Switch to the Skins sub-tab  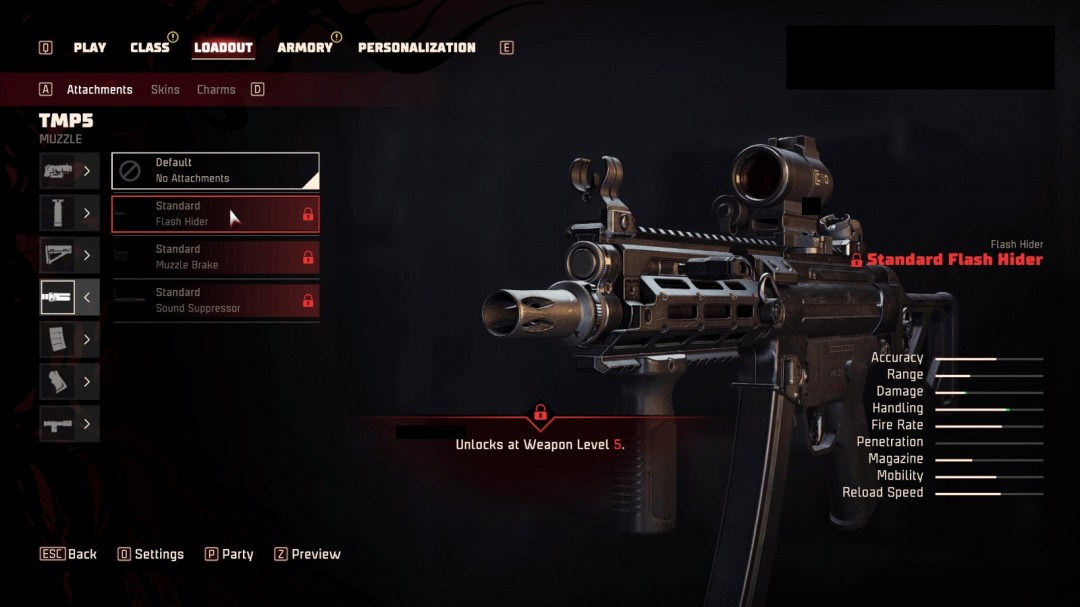coord(165,90)
